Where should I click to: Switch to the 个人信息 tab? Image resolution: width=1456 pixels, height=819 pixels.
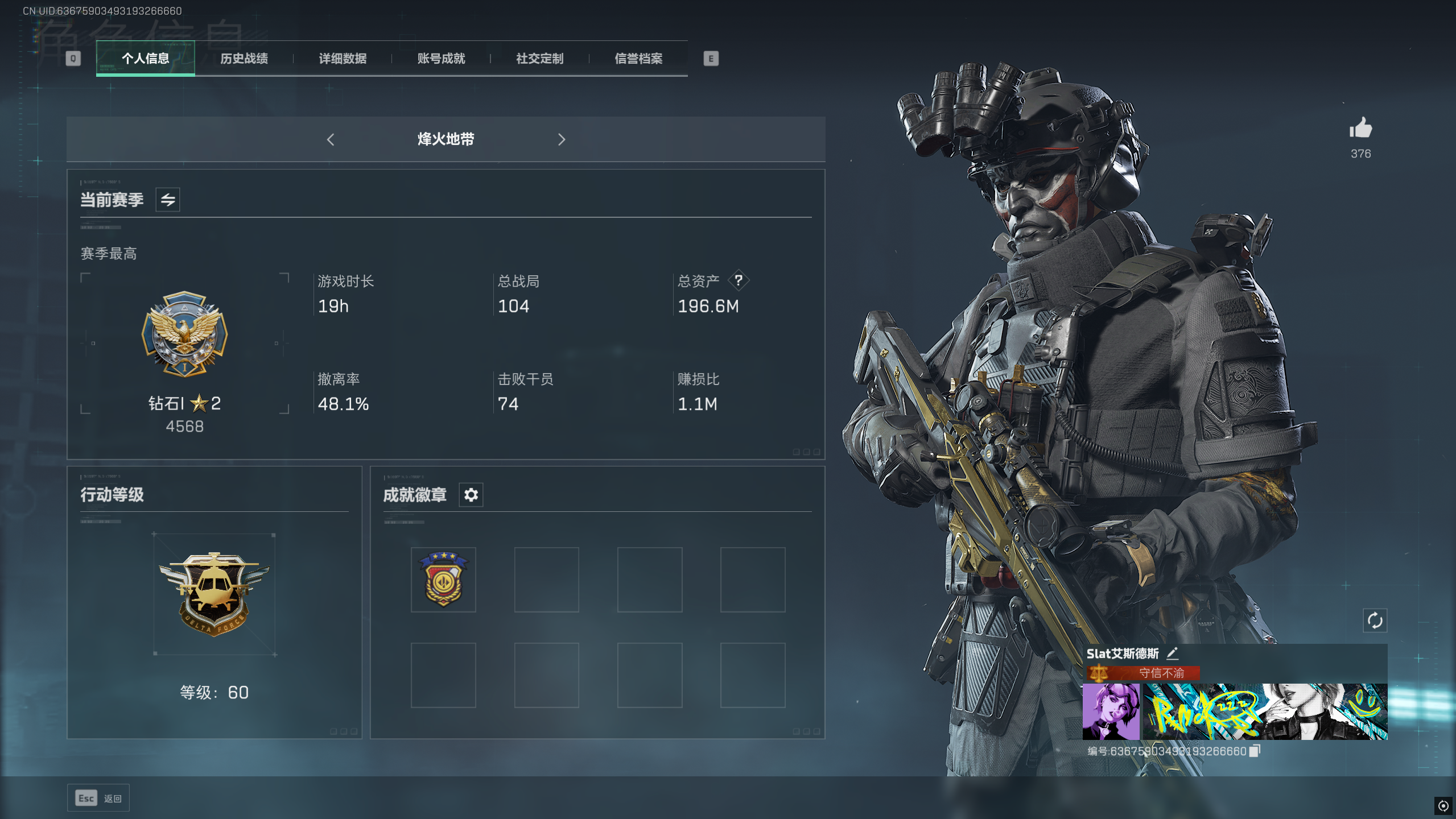145,59
